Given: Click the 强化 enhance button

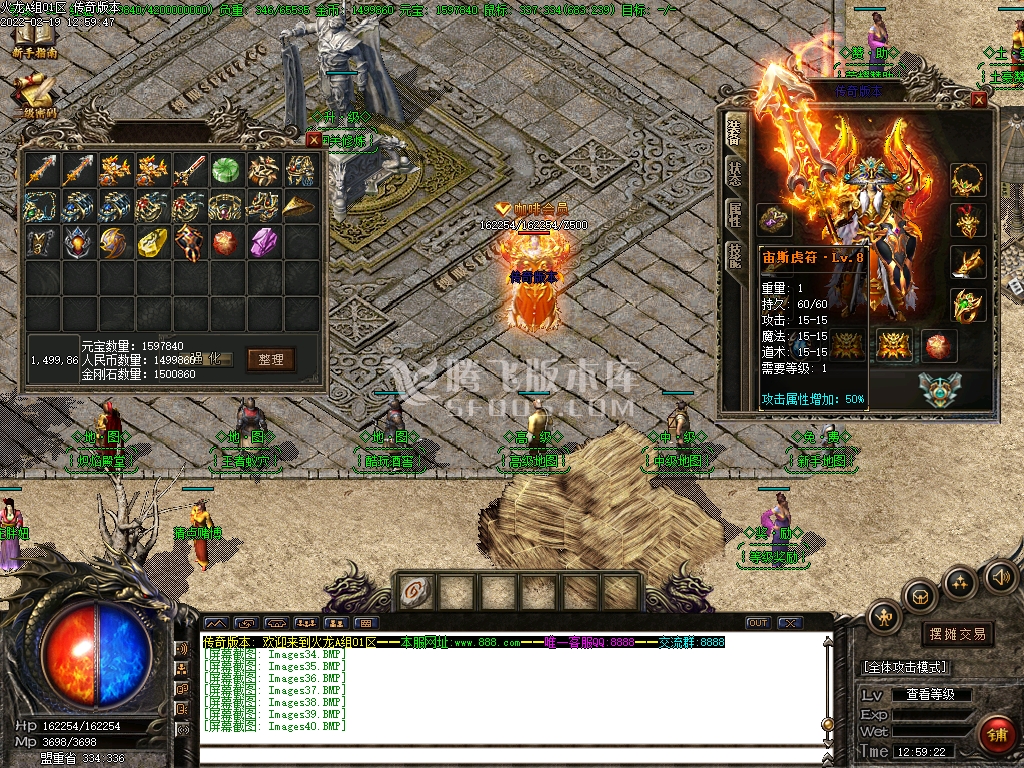Looking at the screenshot, I should pyautogui.click(x=208, y=359).
